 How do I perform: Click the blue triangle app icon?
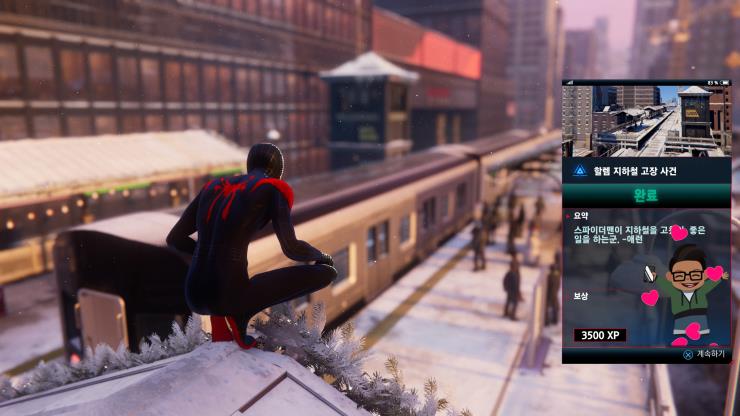click(x=579, y=170)
